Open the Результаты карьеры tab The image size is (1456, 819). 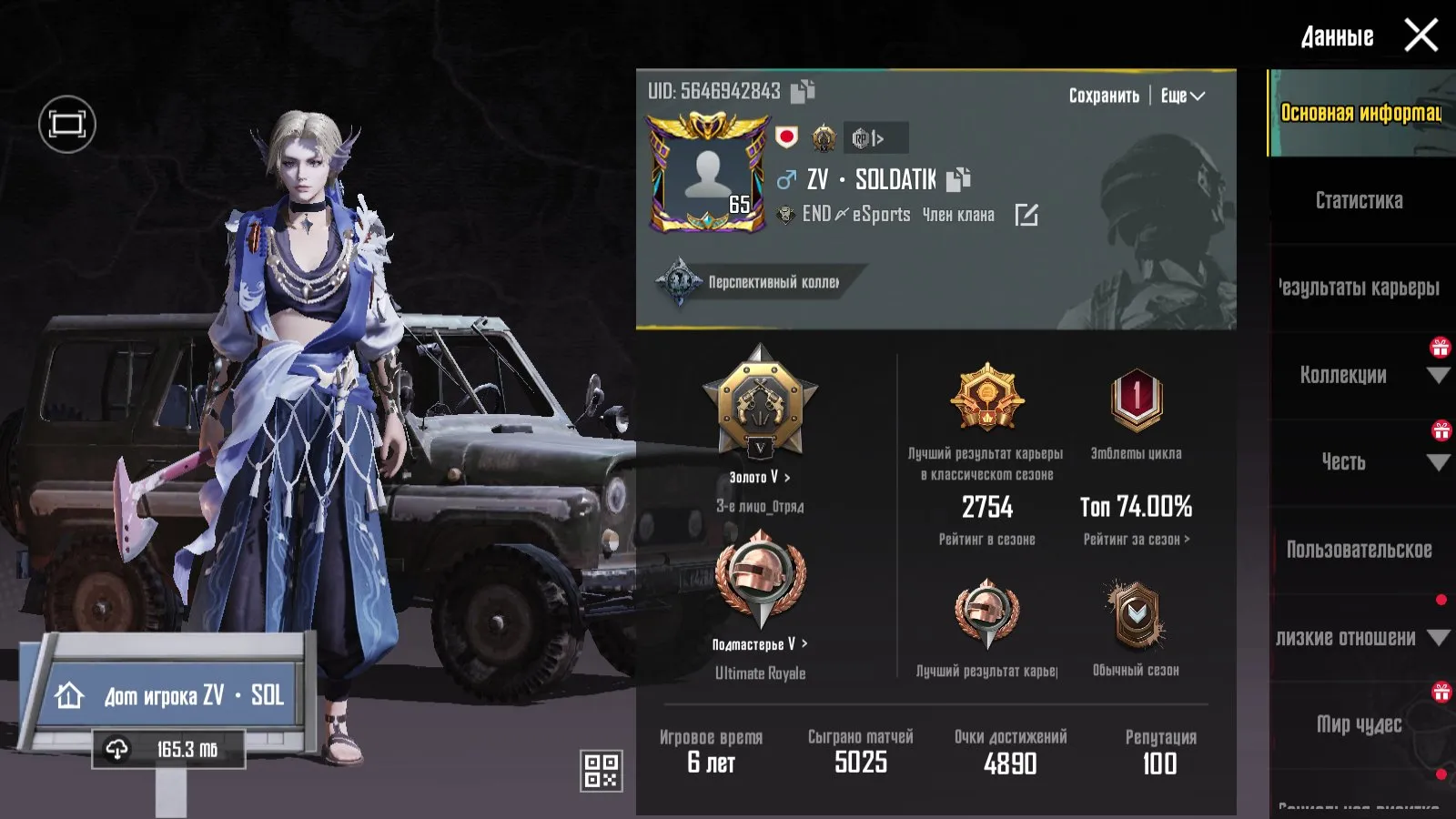[1359, 288]
